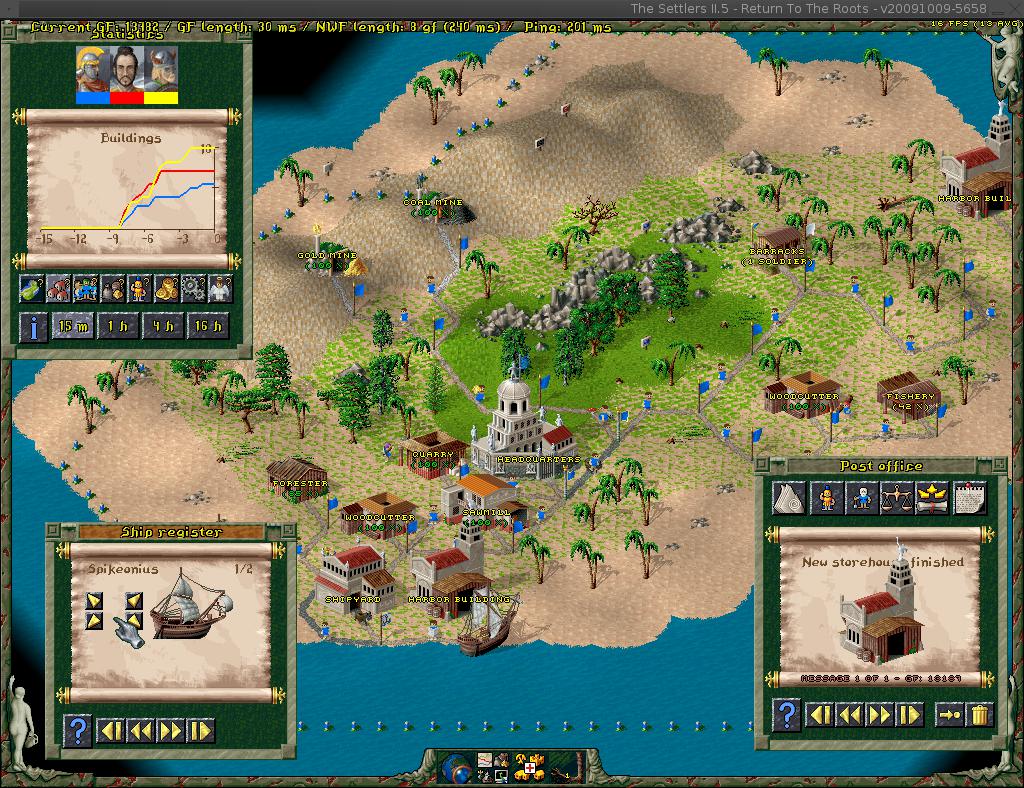Show the gears productivity statistic
Image resolution: width=1024 pixels, height=788 pixels.
pyautogui.click(x=192, y=289)
